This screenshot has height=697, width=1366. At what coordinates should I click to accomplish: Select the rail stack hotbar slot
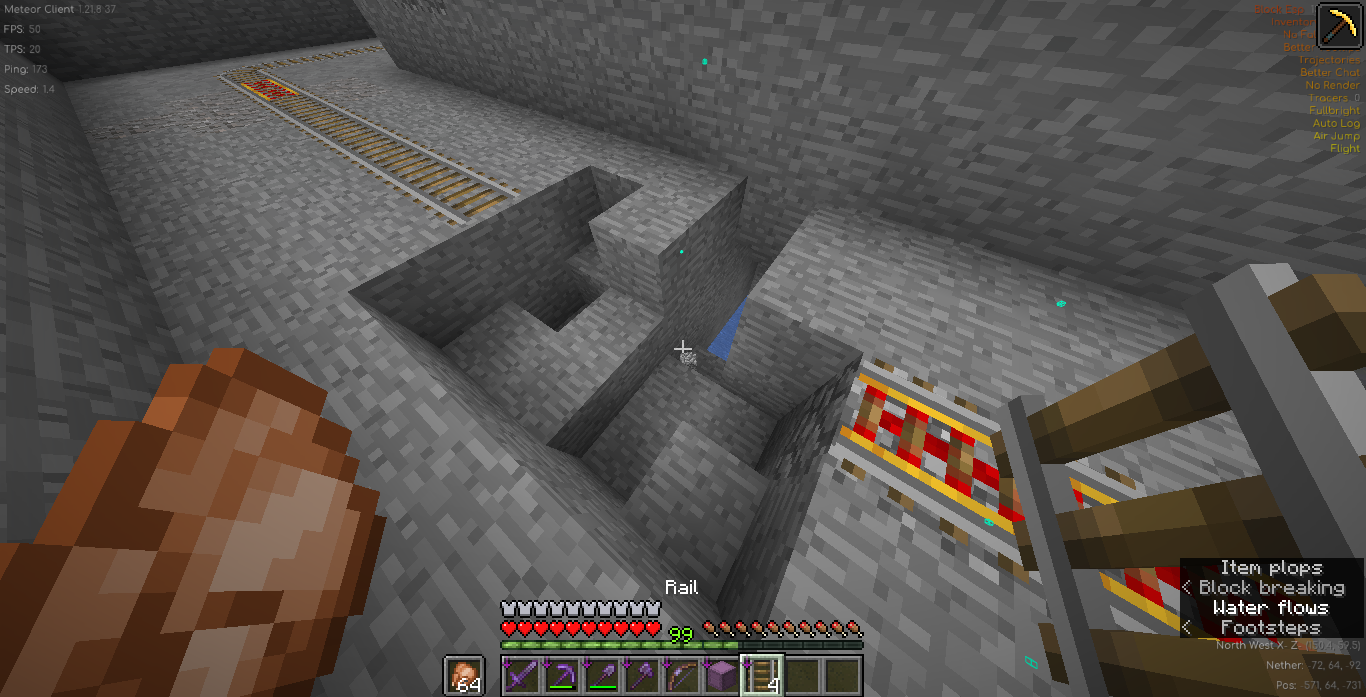762,676
